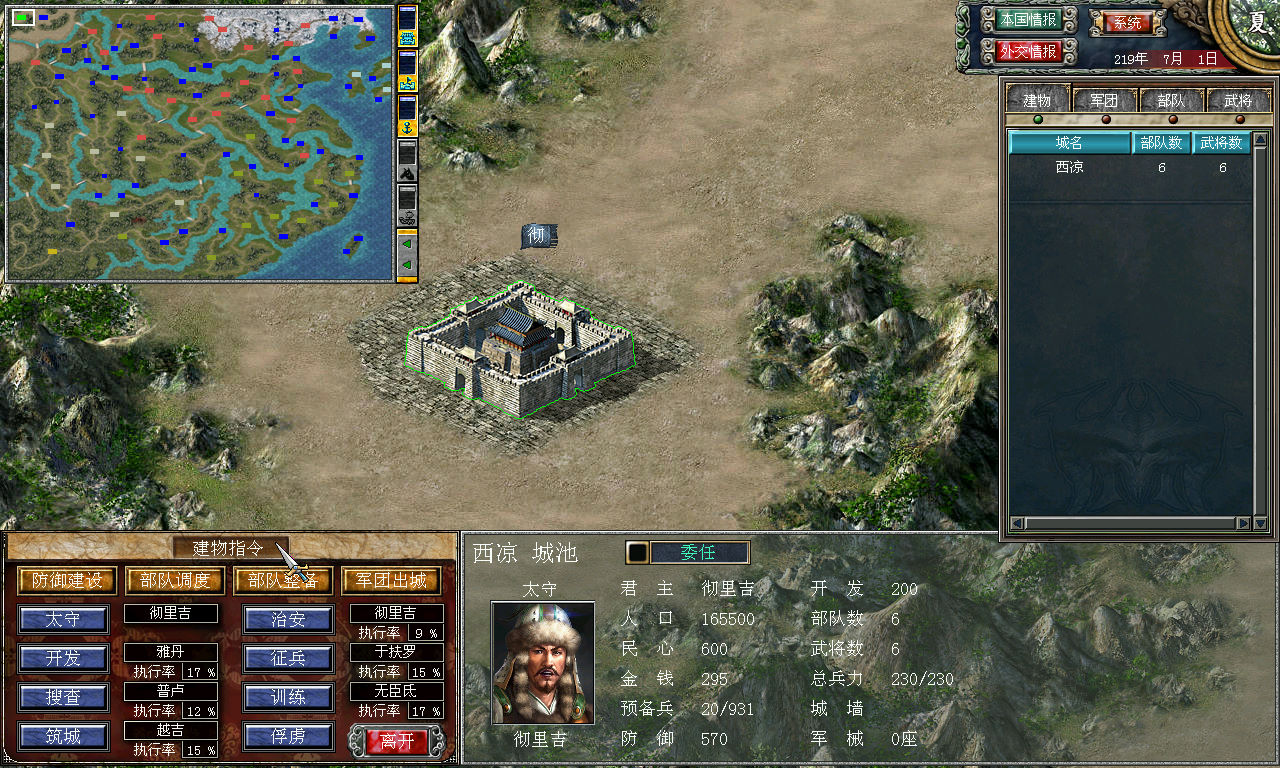Leave the city with 离开
This screenshot has height=768, width=1280.
397,741
